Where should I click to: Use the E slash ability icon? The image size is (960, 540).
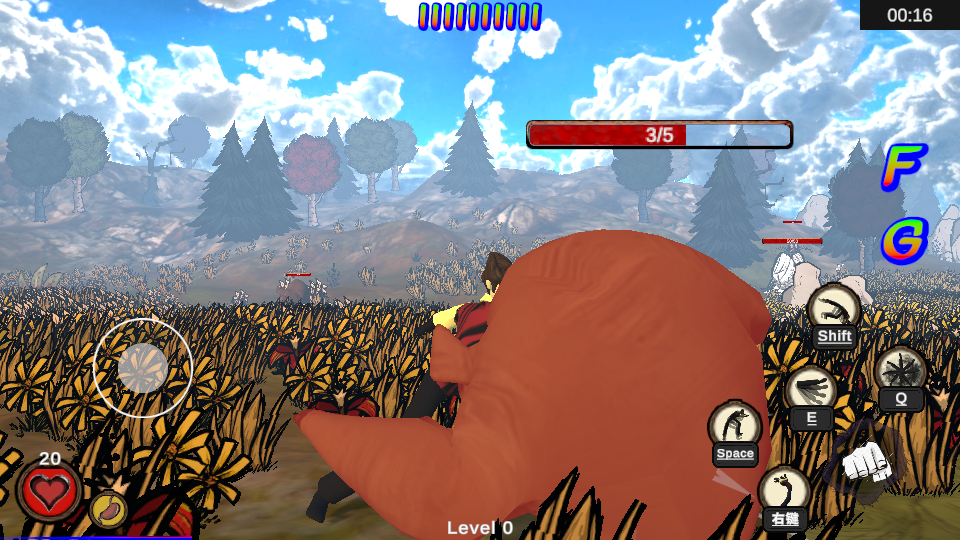[x=810, y=391]
